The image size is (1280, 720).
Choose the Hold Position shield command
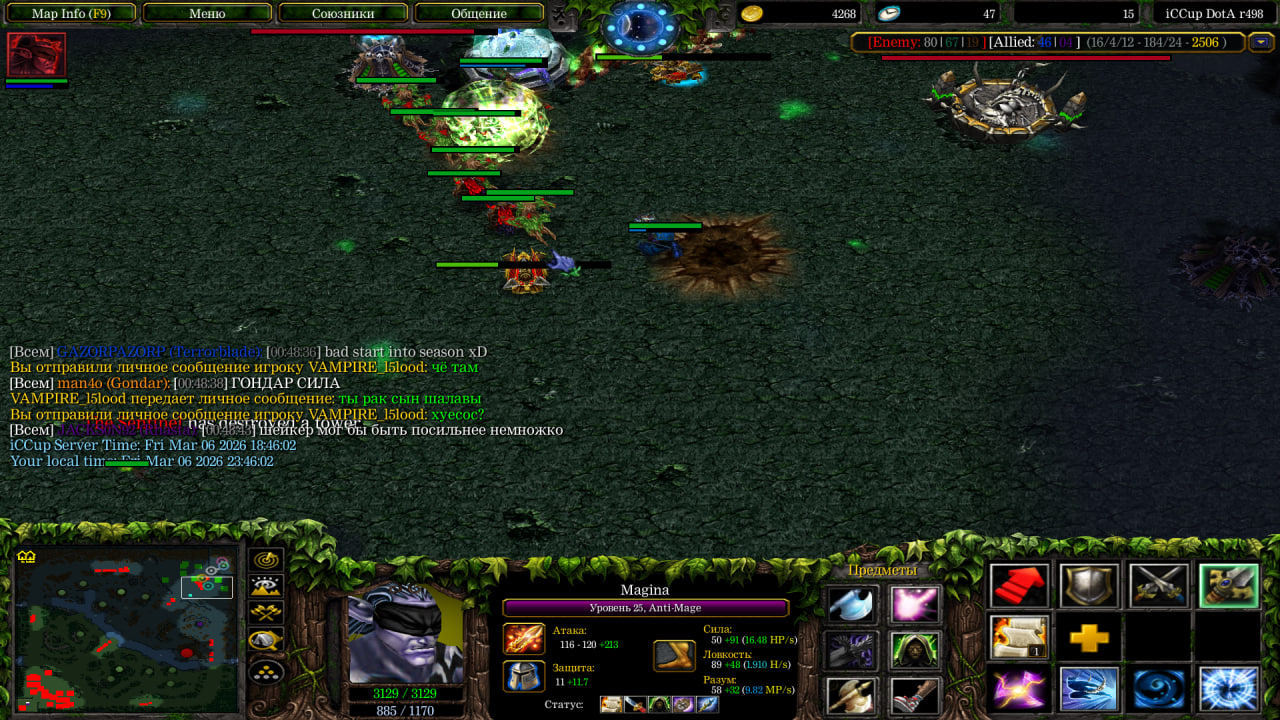tap(1089, 586)
